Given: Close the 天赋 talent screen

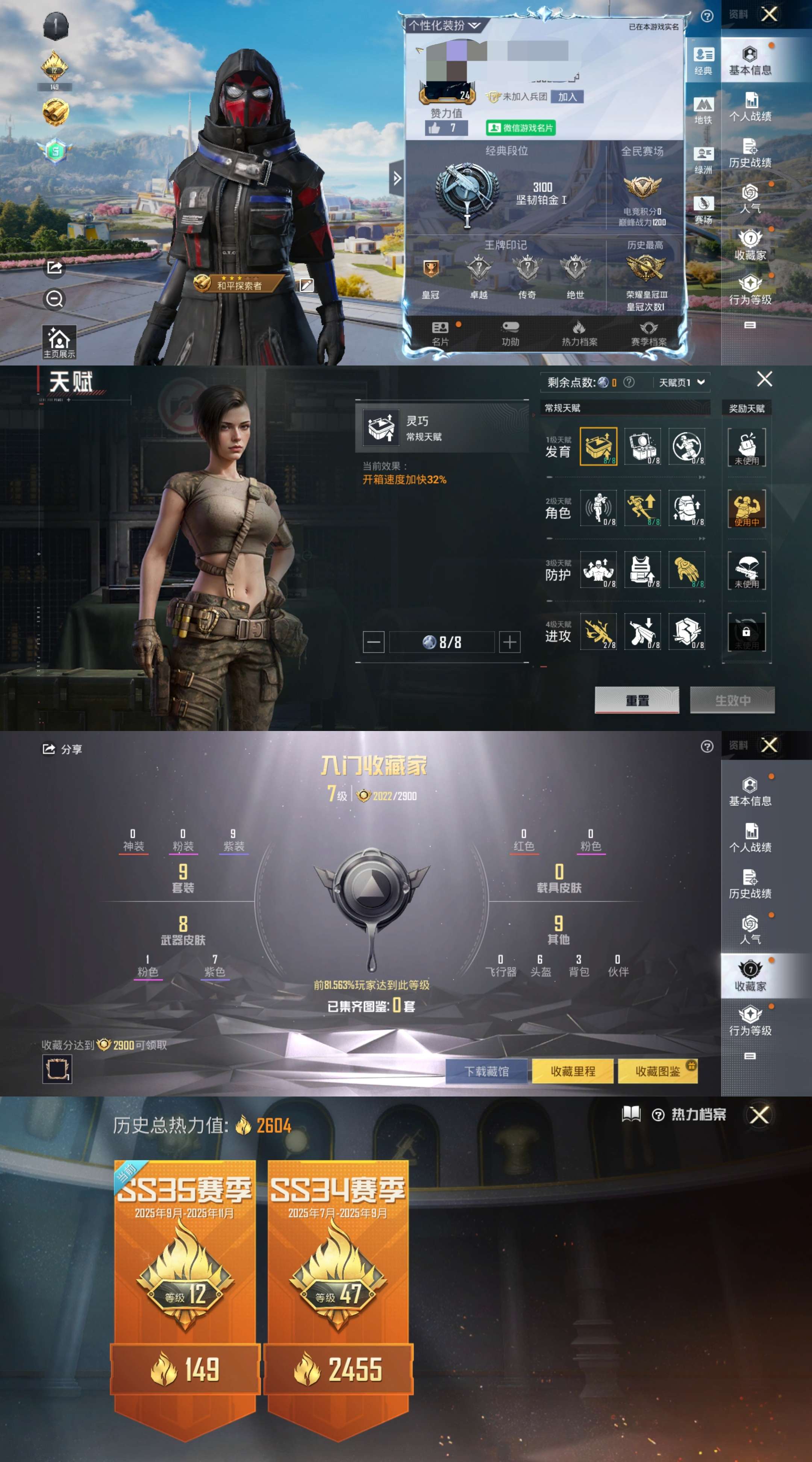Looking at the screenshot, I should pos(764,379).
